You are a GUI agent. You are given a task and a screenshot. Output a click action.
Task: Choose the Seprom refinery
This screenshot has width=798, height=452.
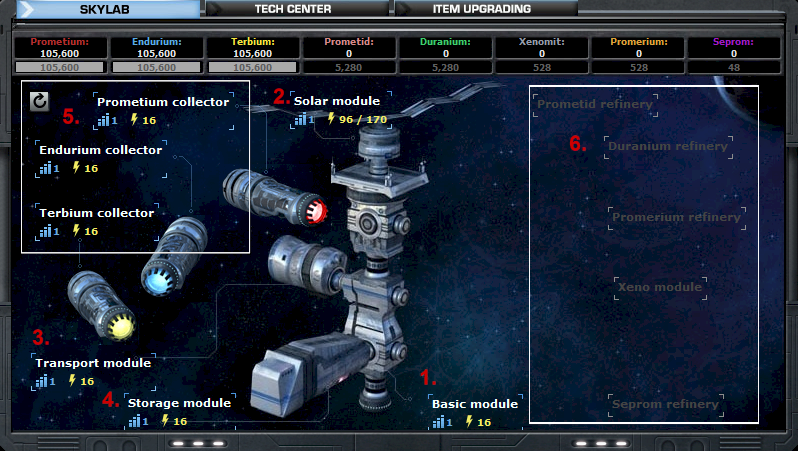[665, 404]
